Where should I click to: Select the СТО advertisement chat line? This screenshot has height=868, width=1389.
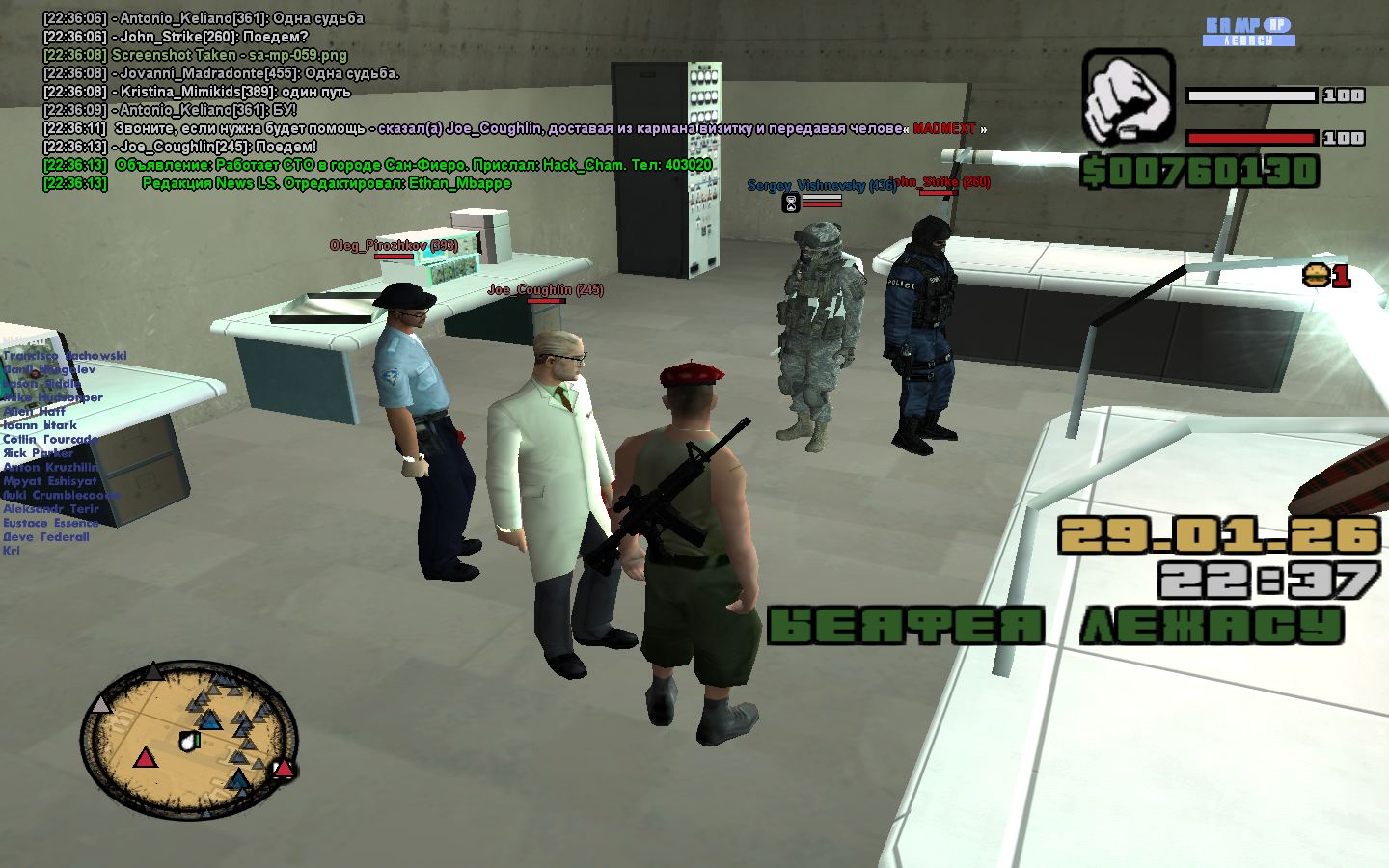click(413, 165)
